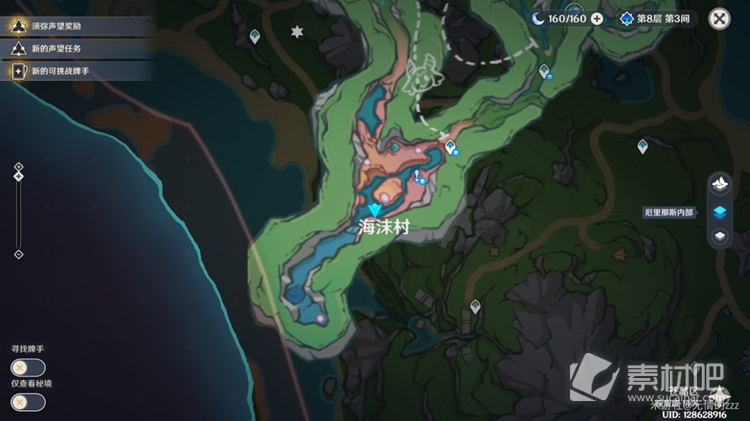Image resolution: width=750 pixels, height=421 pixels.
Task: Toggle the 仅查看秘境 domains-only switch
Action: (28, 402)
